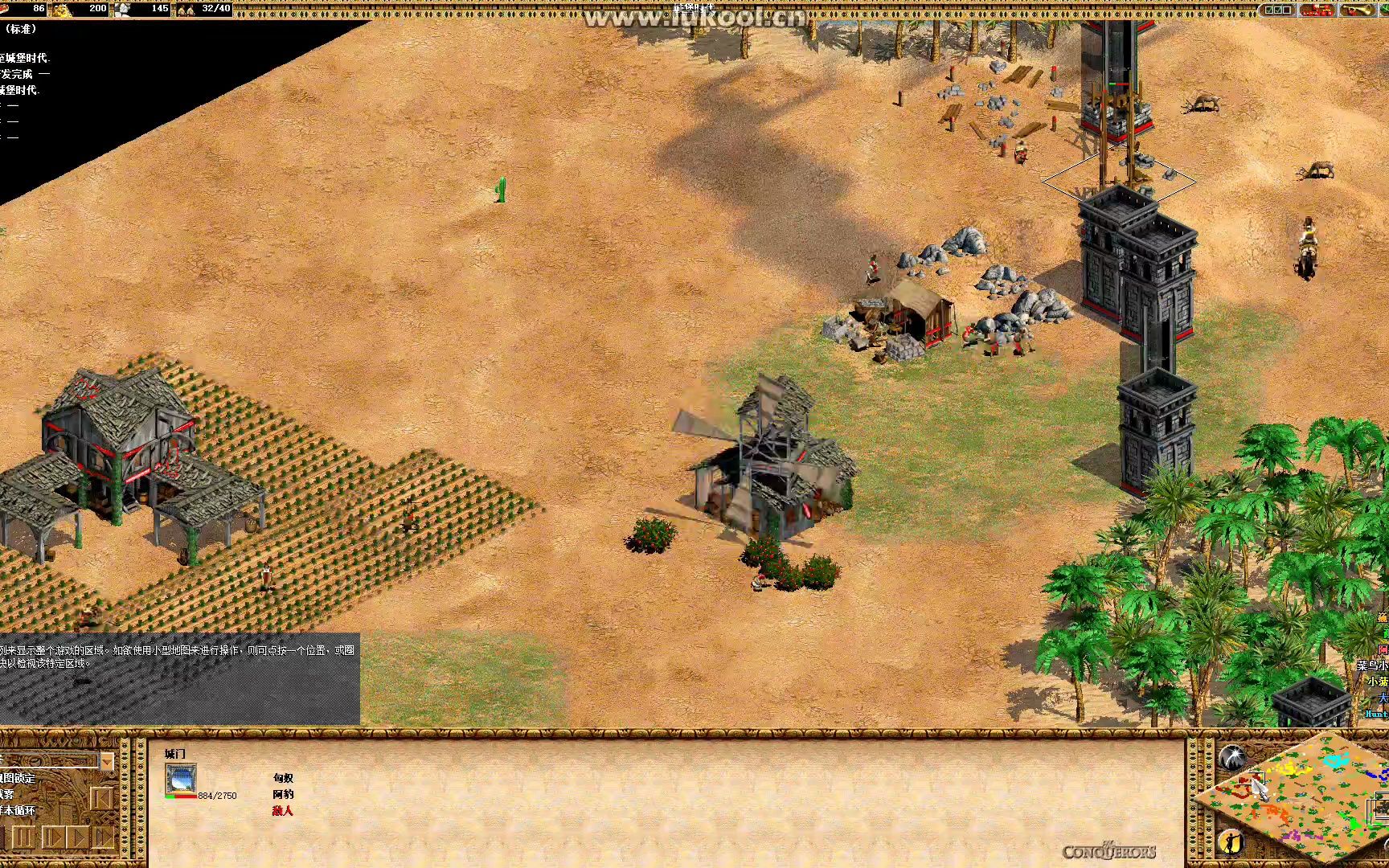This screenshot has width=1389, height=868.
Task: Pause the replay playback
Action: click(x=23, y=838)
